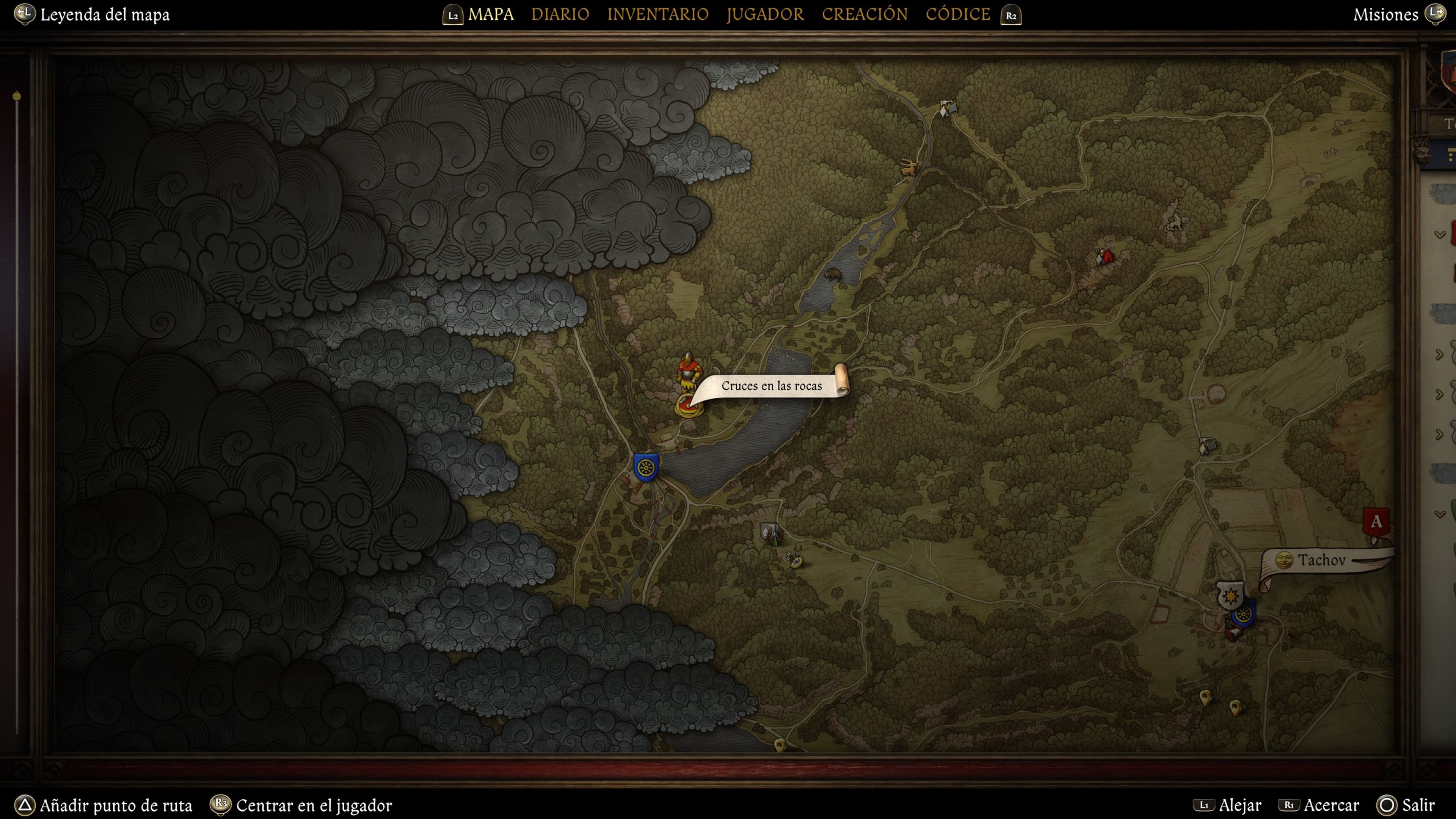Select the MAPA tab
The image size is (1456, 819).
tap(491, 14)
